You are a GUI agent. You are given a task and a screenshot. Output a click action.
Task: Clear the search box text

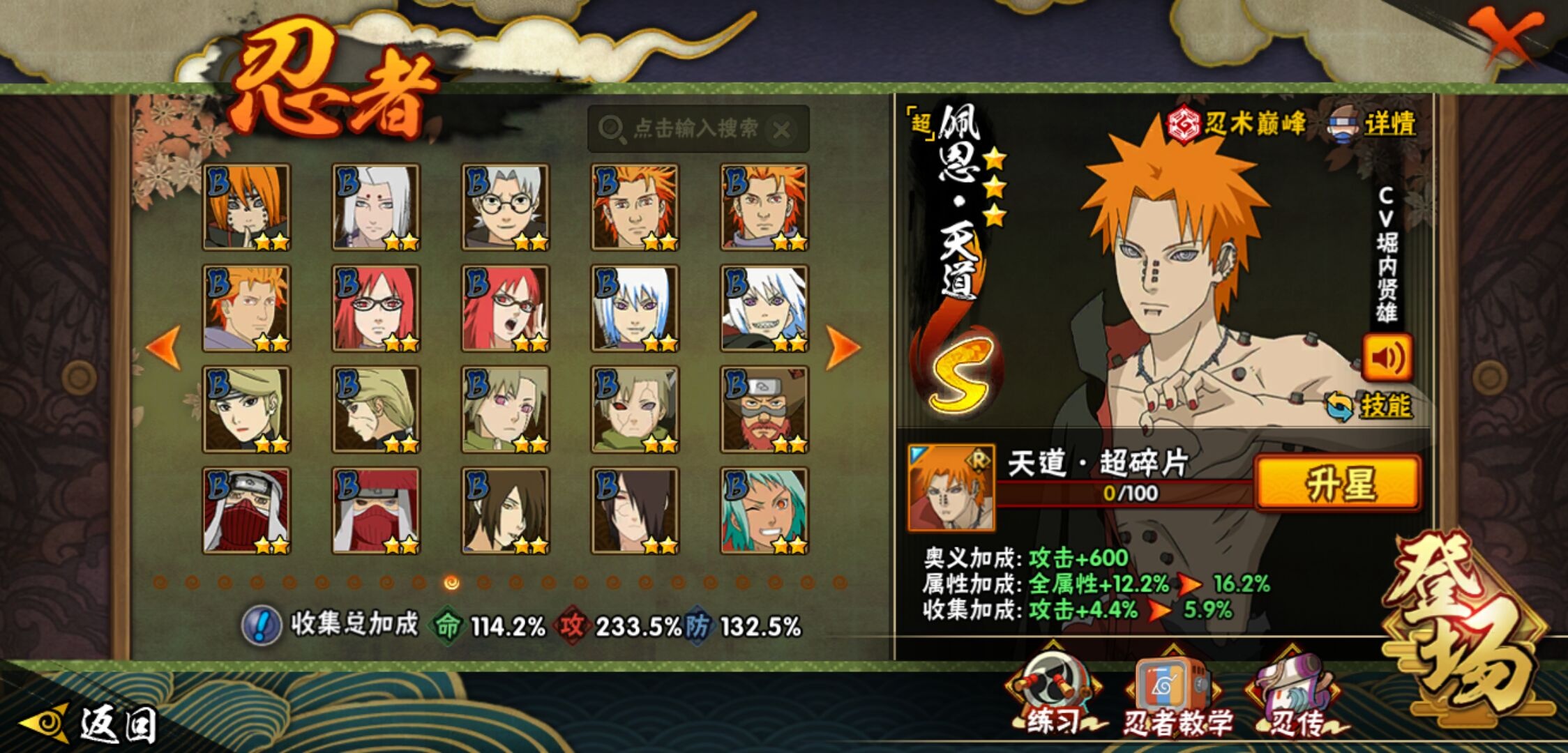(x=783, y=130)
